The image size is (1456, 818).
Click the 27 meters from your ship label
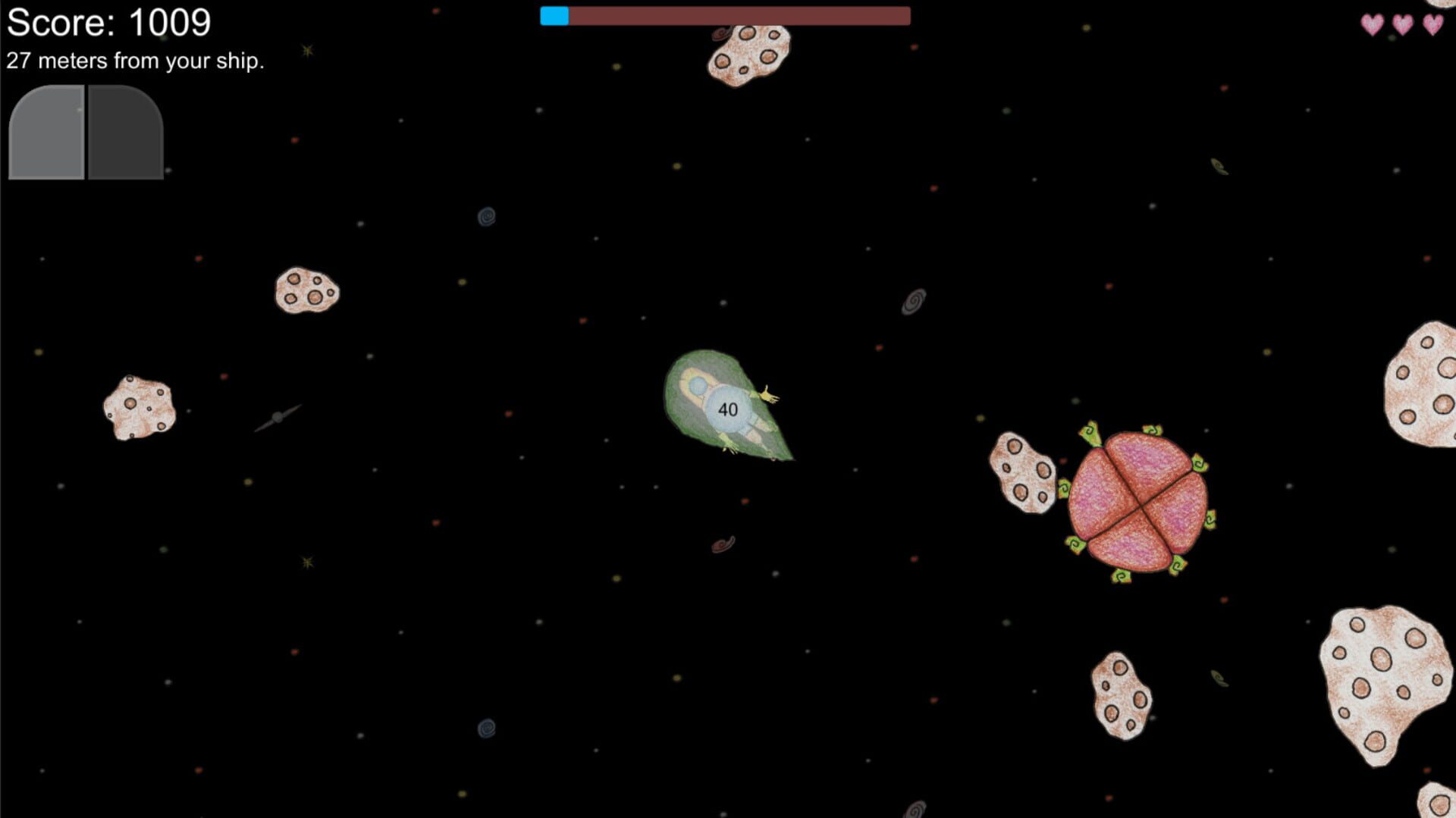coord(135,60)
